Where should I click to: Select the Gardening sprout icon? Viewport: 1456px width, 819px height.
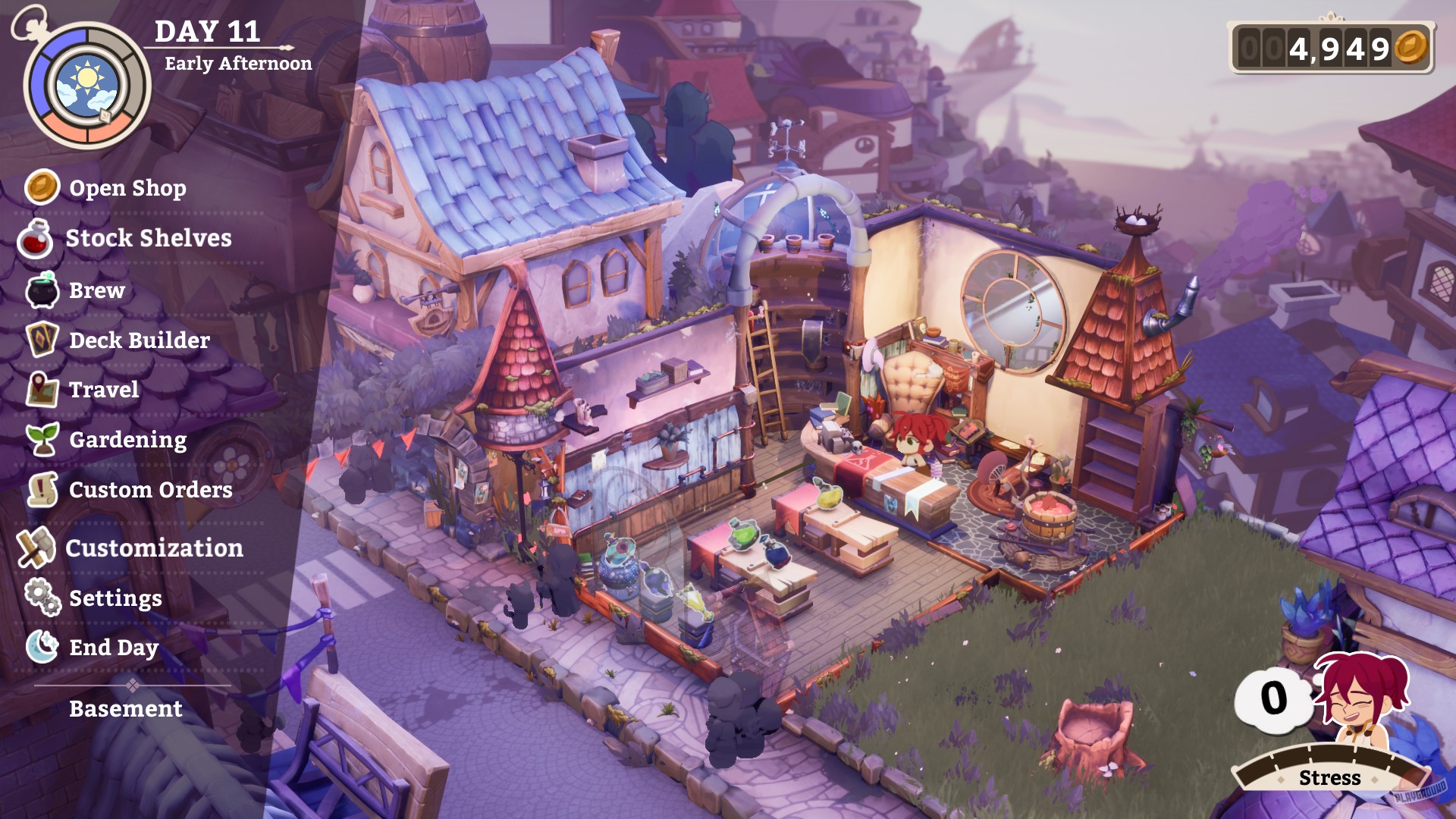pos(42,440)
